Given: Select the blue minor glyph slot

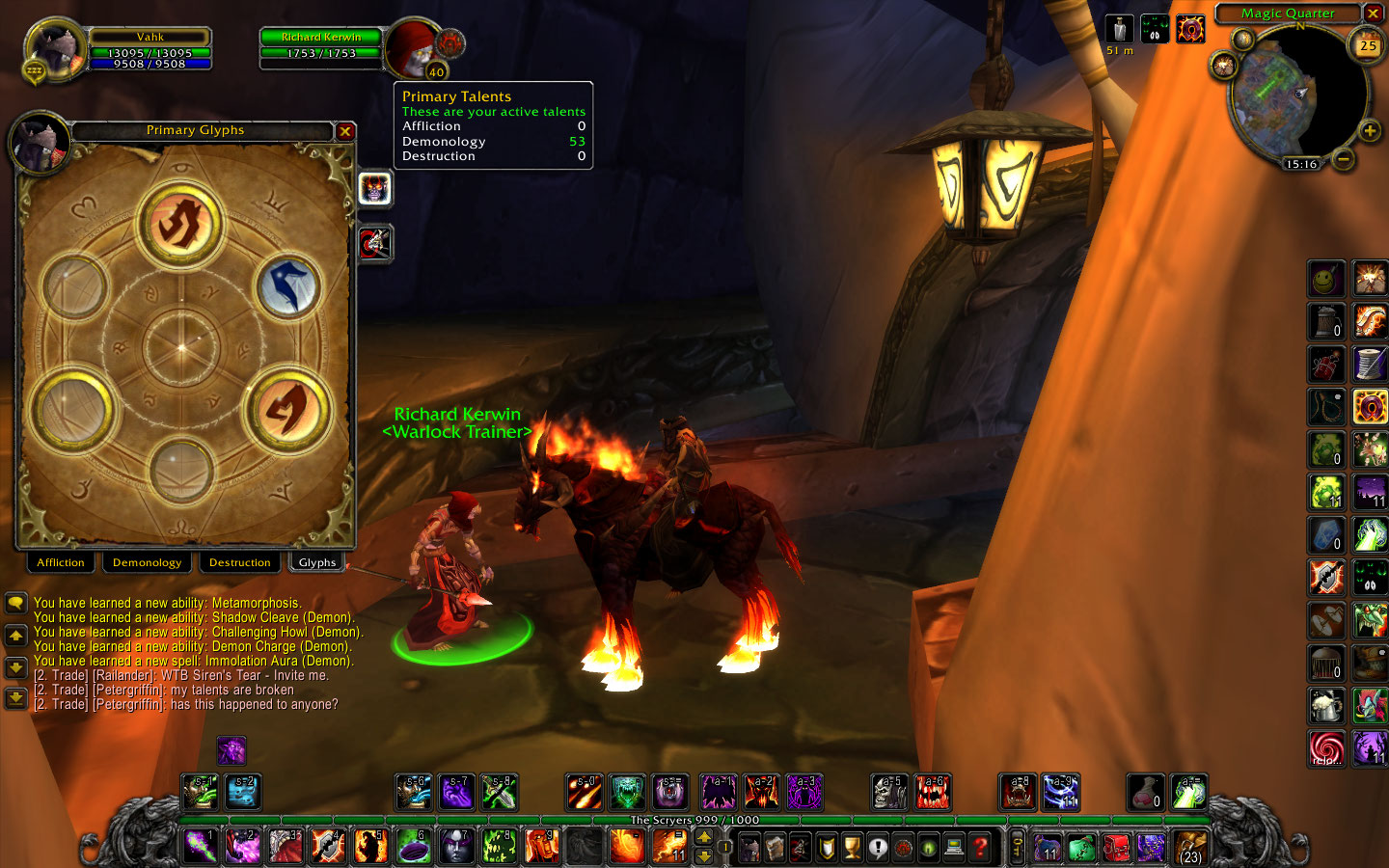Looking at the screenshot, I should pos(287,287).
